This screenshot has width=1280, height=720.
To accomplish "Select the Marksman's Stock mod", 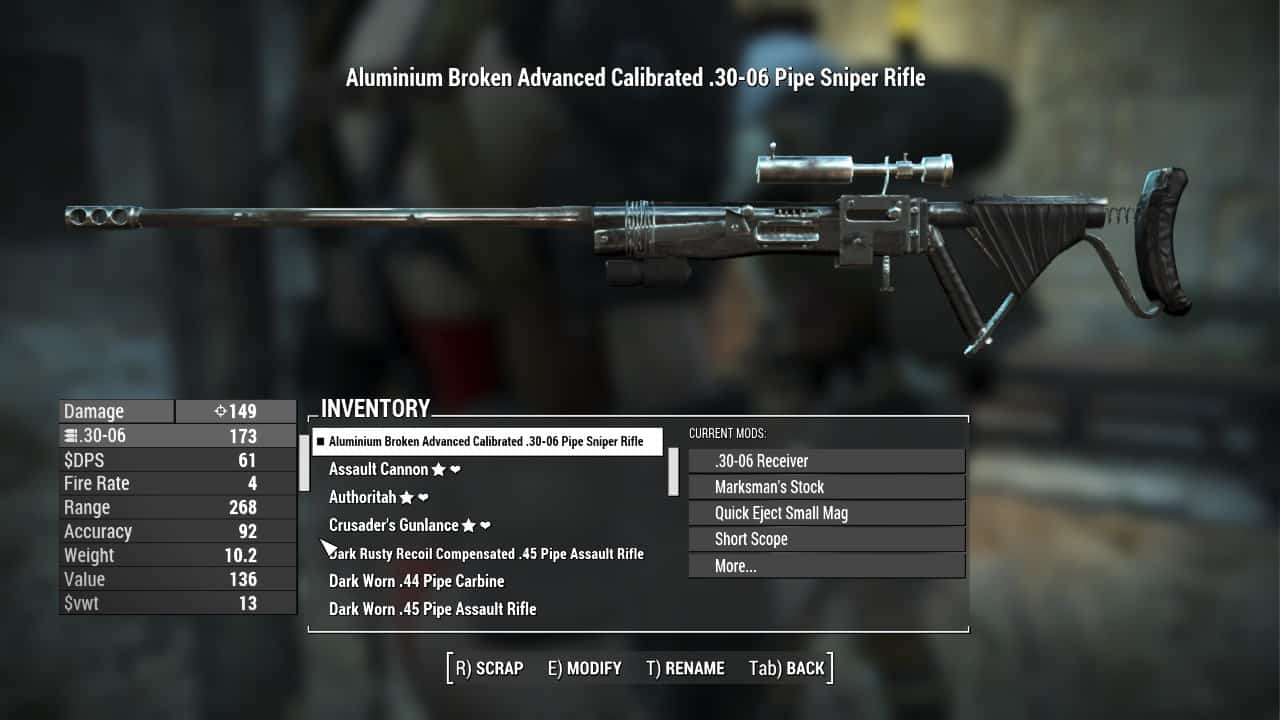I will coord(826,487).
